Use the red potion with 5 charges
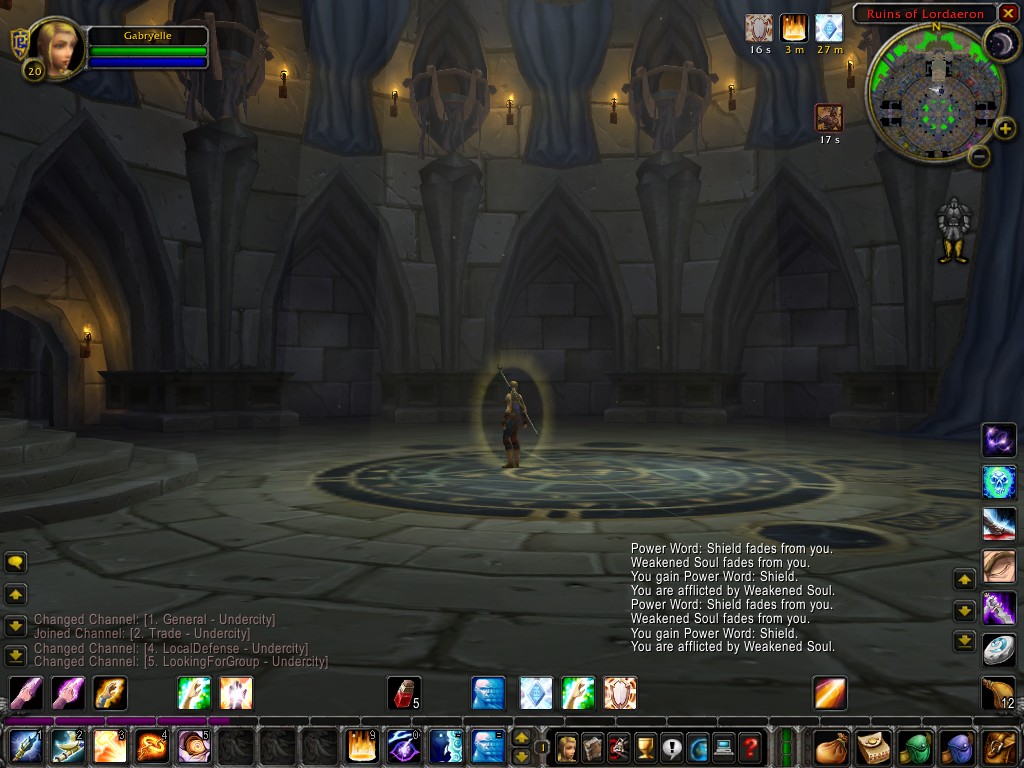This screenshot has height=768, width=1024. click(403, 693)
